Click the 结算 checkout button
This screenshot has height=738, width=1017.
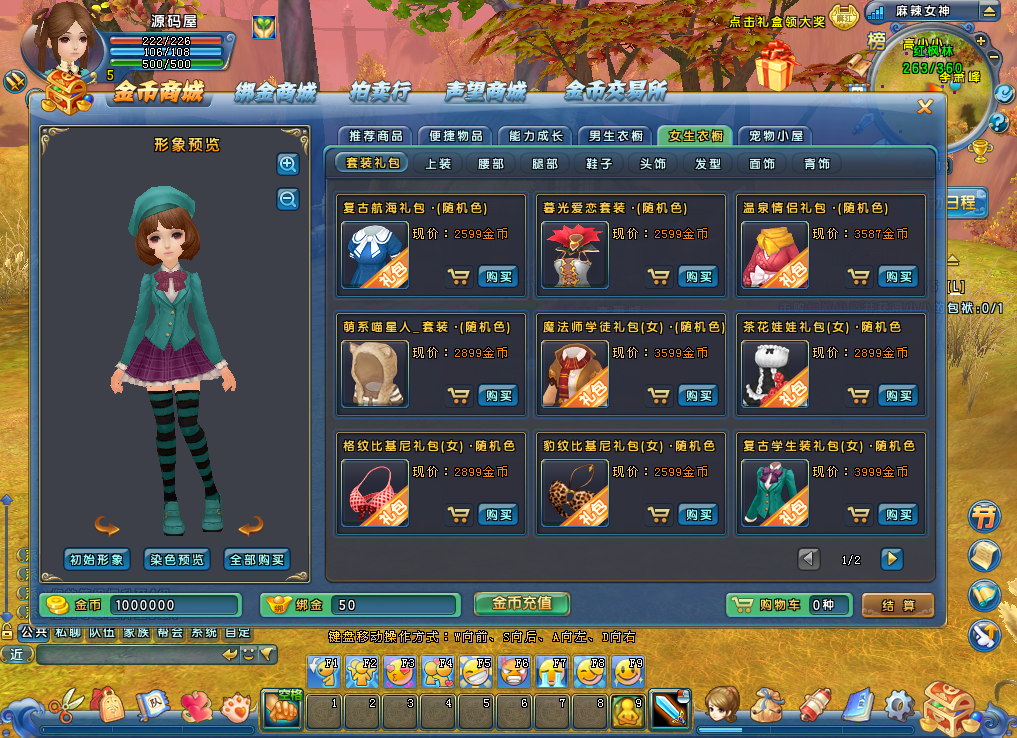pyautogui.click(x=897, y=605)
